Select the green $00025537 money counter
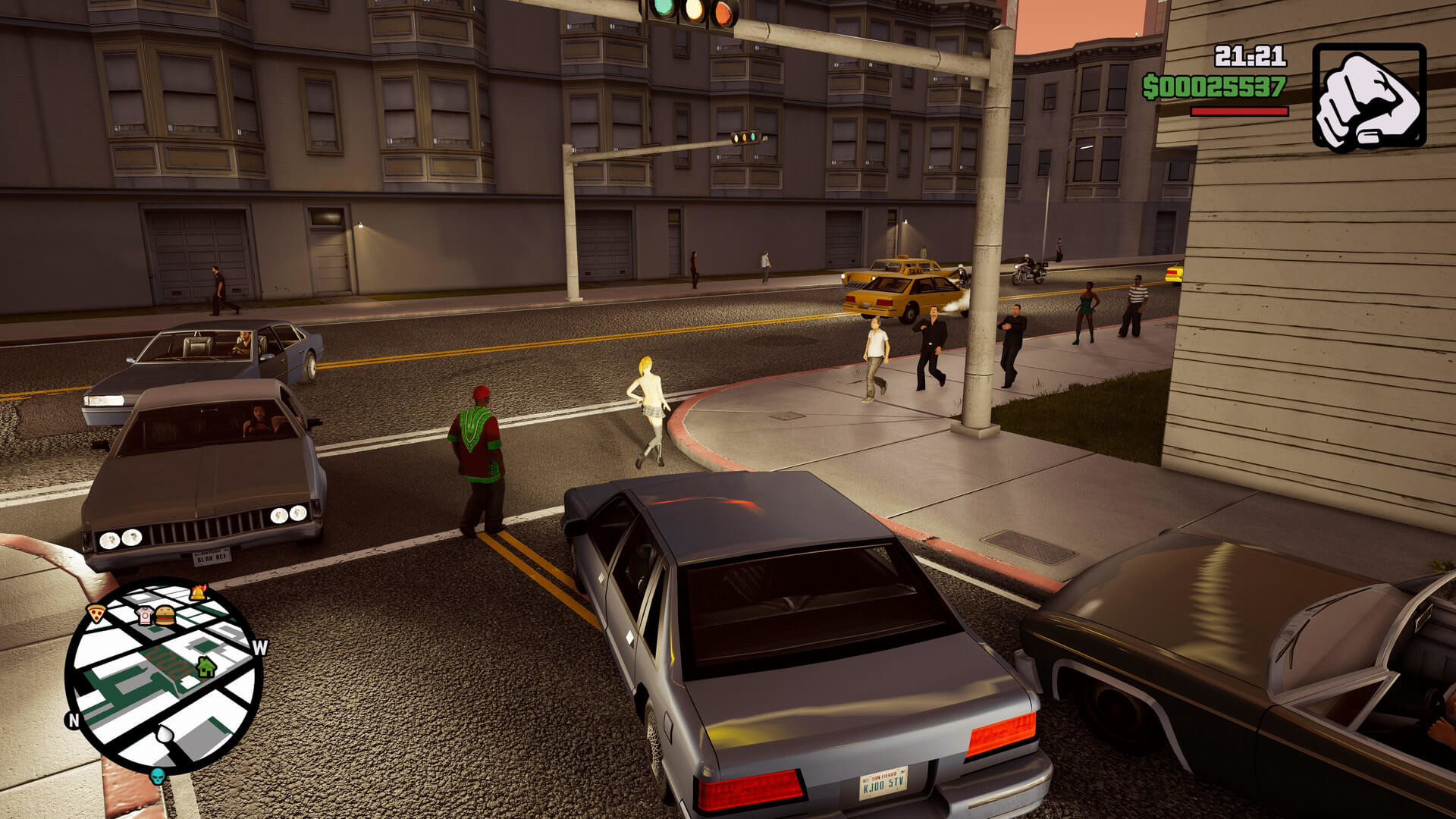The height and width of the screenshot is (819, 1456). pos(1213,86)
